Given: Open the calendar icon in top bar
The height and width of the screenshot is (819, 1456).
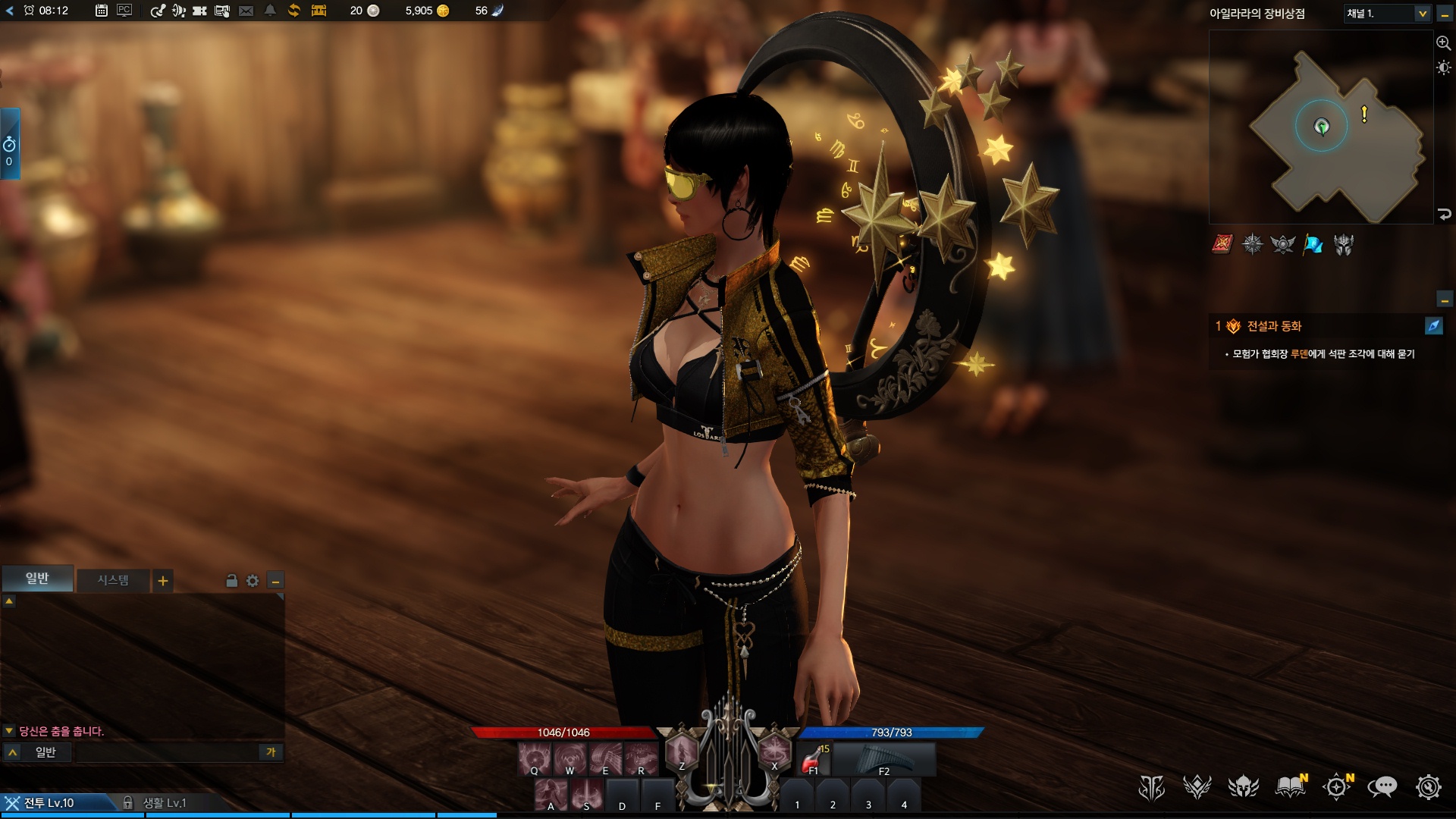Looking at the screenshot, I should (x=102, y=11).
